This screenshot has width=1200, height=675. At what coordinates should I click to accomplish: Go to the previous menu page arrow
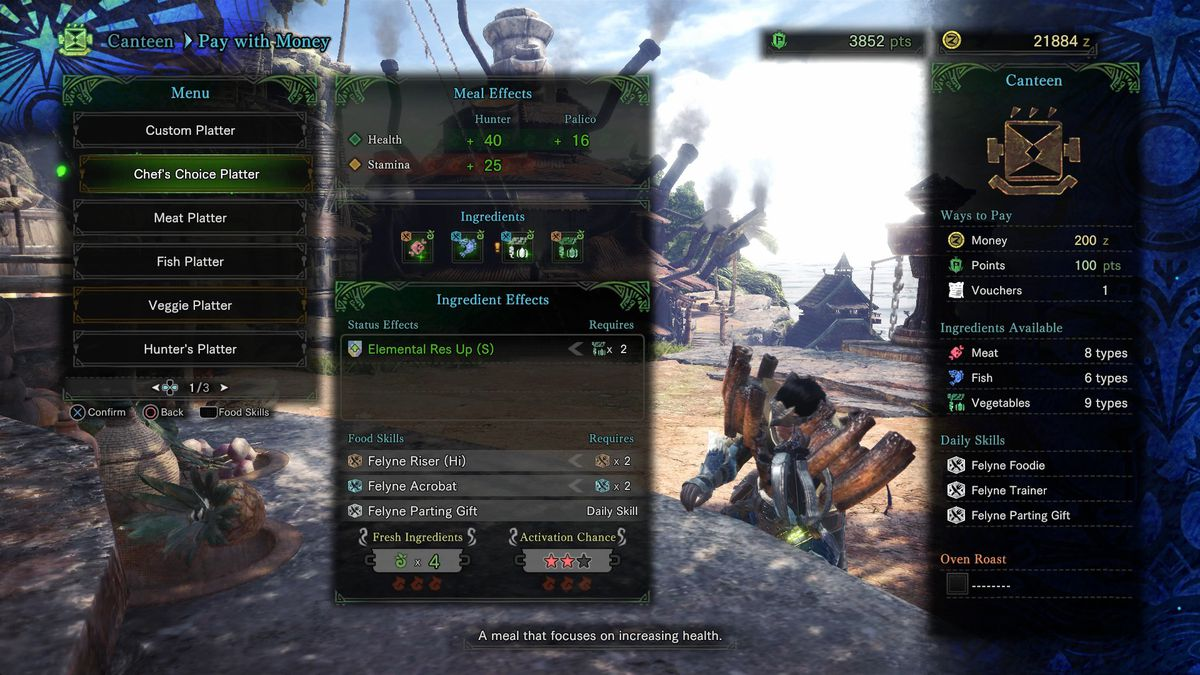click(x=156, y=387)
